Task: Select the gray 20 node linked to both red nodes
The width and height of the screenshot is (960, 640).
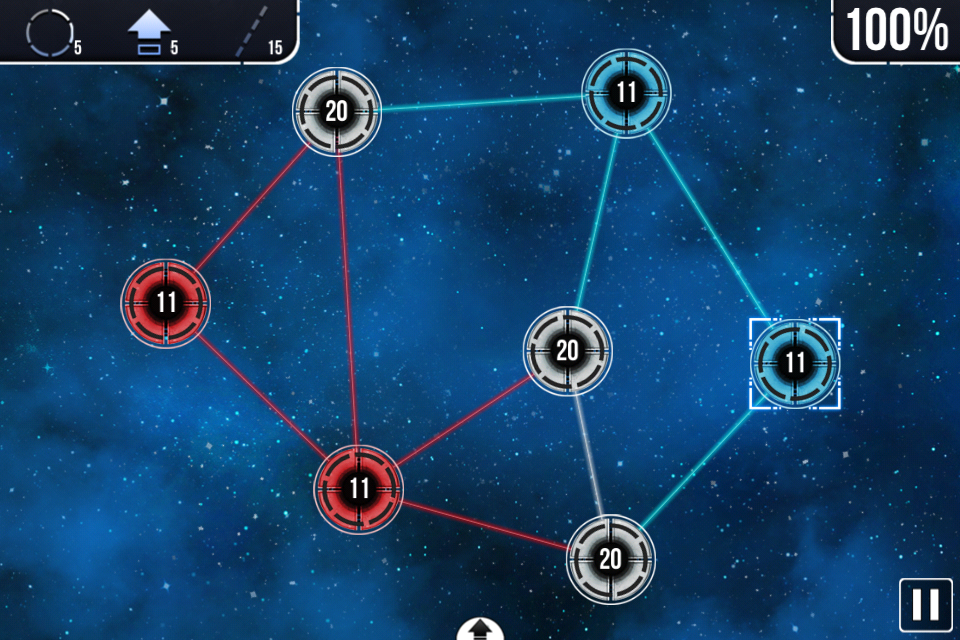Action: (x=337, y=111)
